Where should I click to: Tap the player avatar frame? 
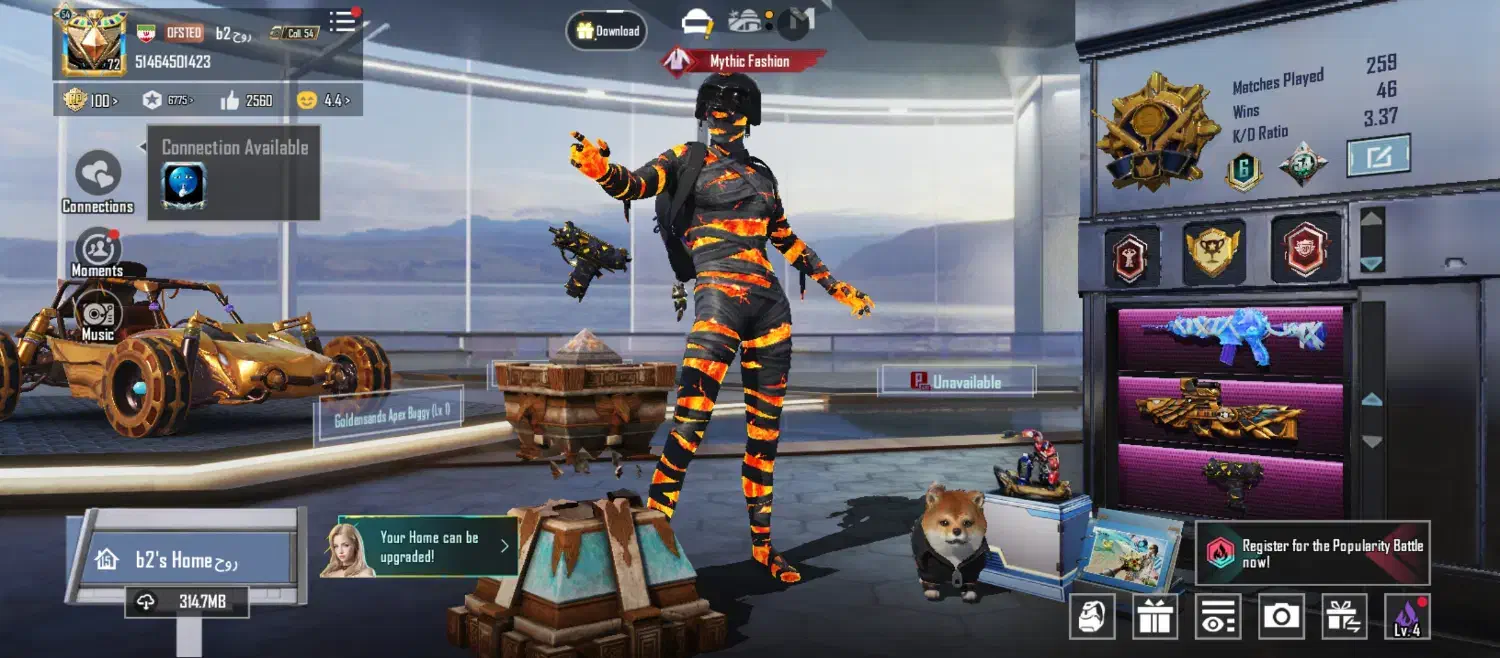95,42
